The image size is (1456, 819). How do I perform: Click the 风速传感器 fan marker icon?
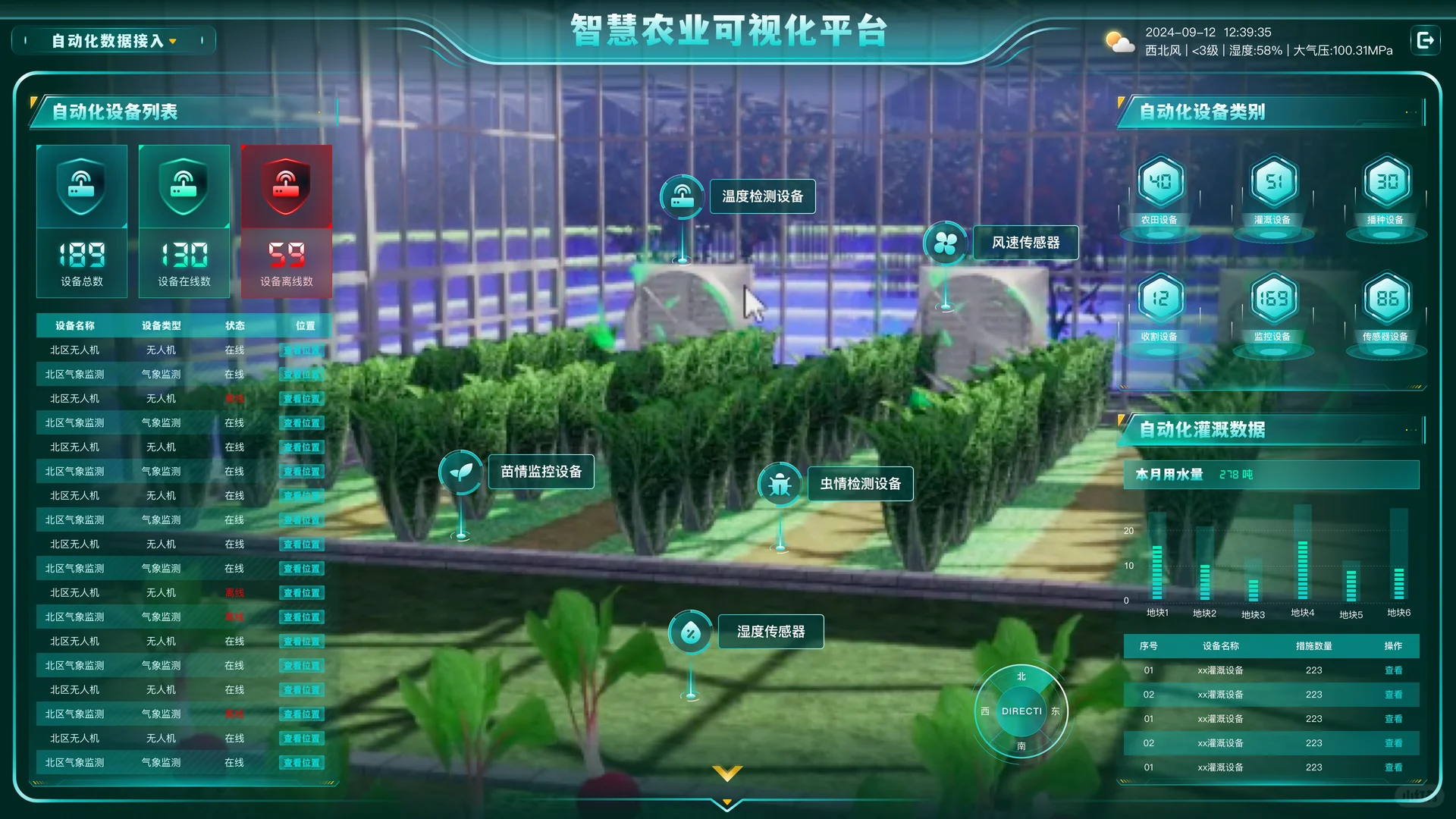[945, 243]
